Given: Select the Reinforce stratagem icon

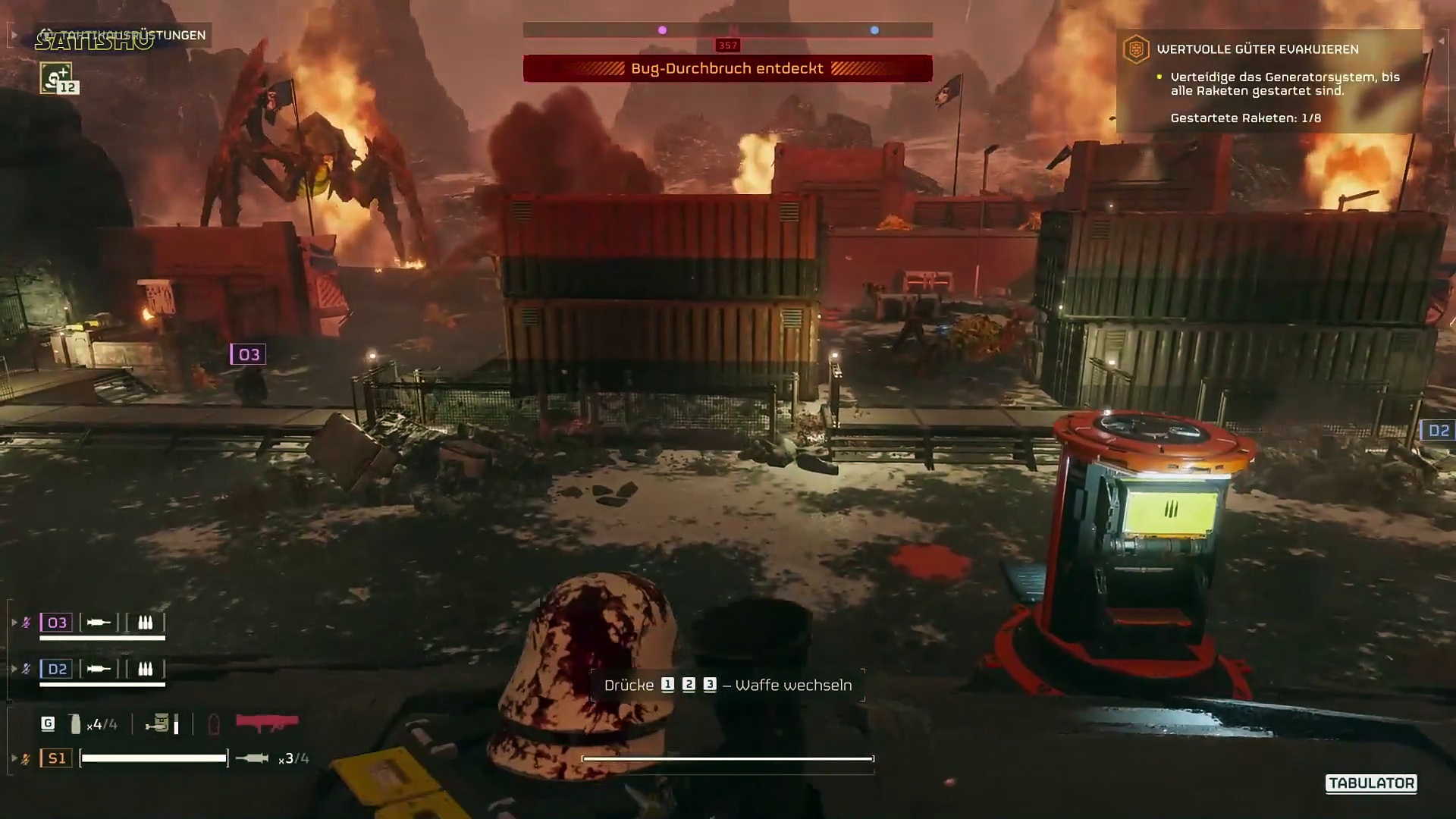Looking at the screenshot, I should pos(56,78).
